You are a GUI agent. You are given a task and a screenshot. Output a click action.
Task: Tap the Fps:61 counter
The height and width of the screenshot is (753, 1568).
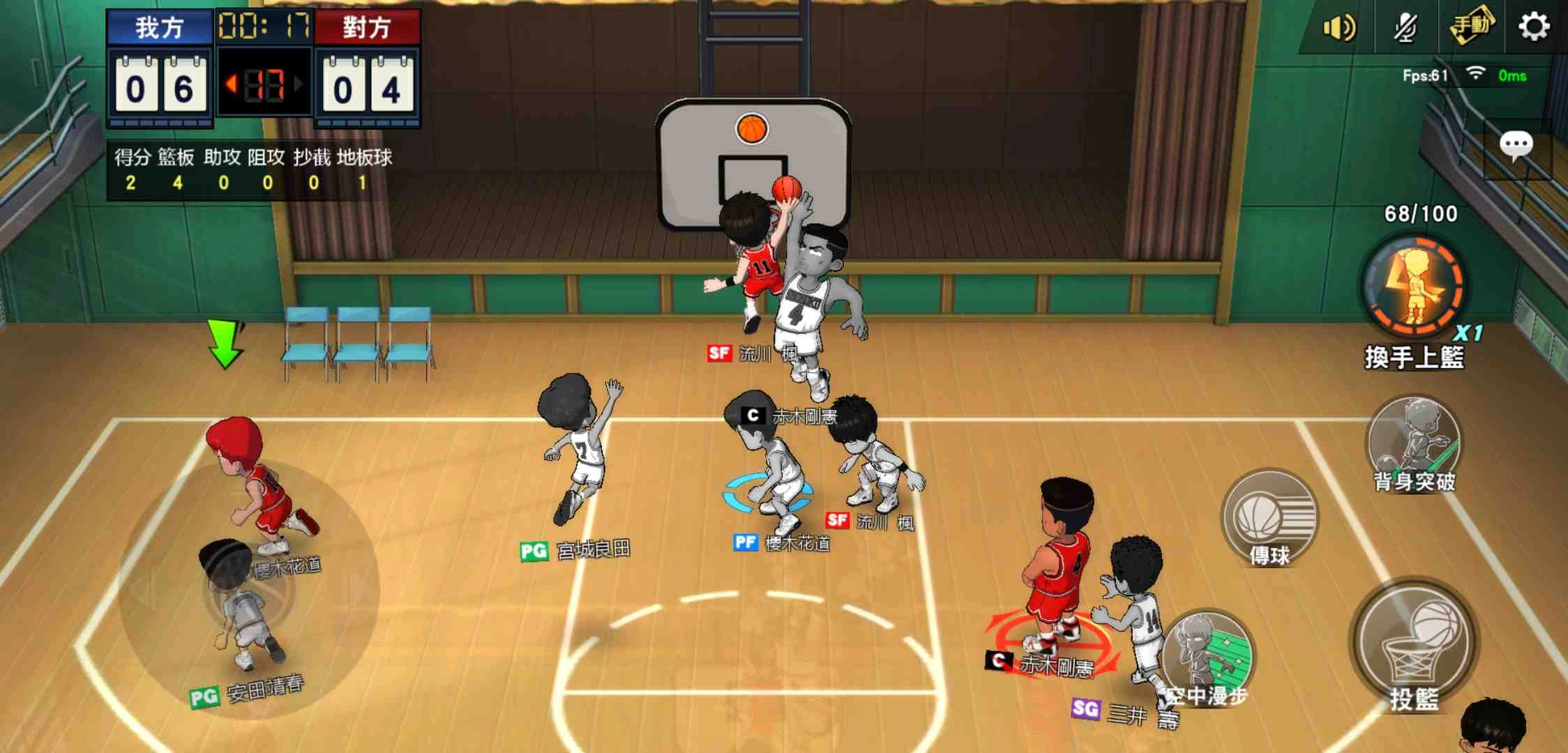[x=1426, y=75]
